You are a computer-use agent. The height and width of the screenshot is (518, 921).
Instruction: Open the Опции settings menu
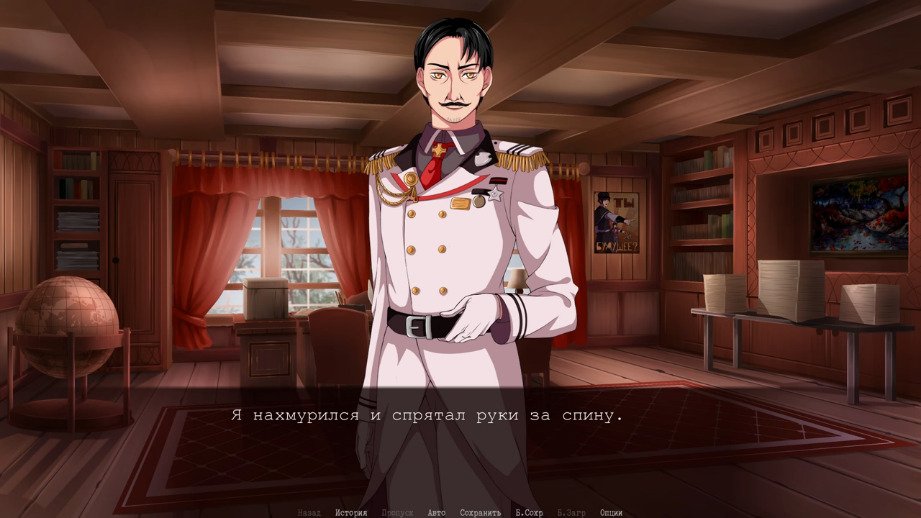[x=612, y=512]
